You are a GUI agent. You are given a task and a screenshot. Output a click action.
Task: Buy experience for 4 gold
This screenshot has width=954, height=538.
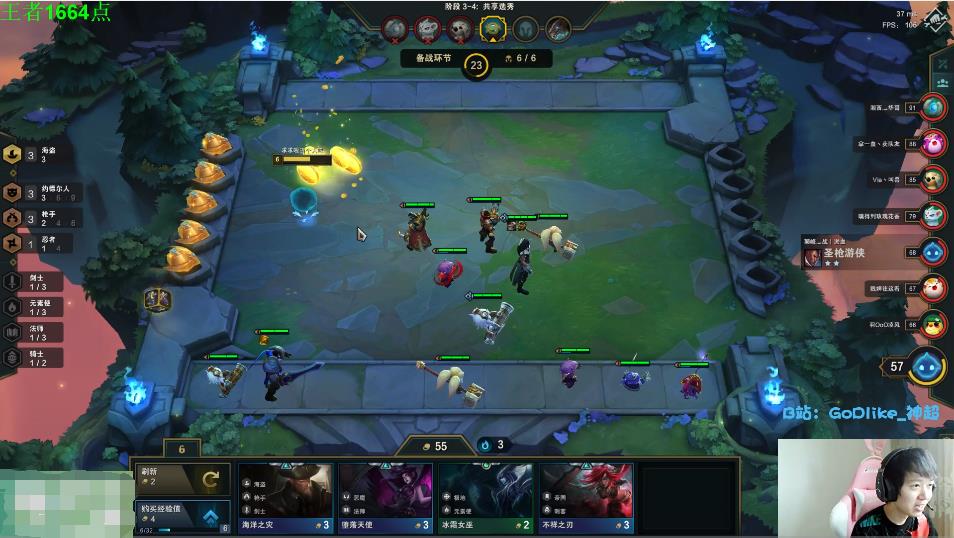point(183,514)
